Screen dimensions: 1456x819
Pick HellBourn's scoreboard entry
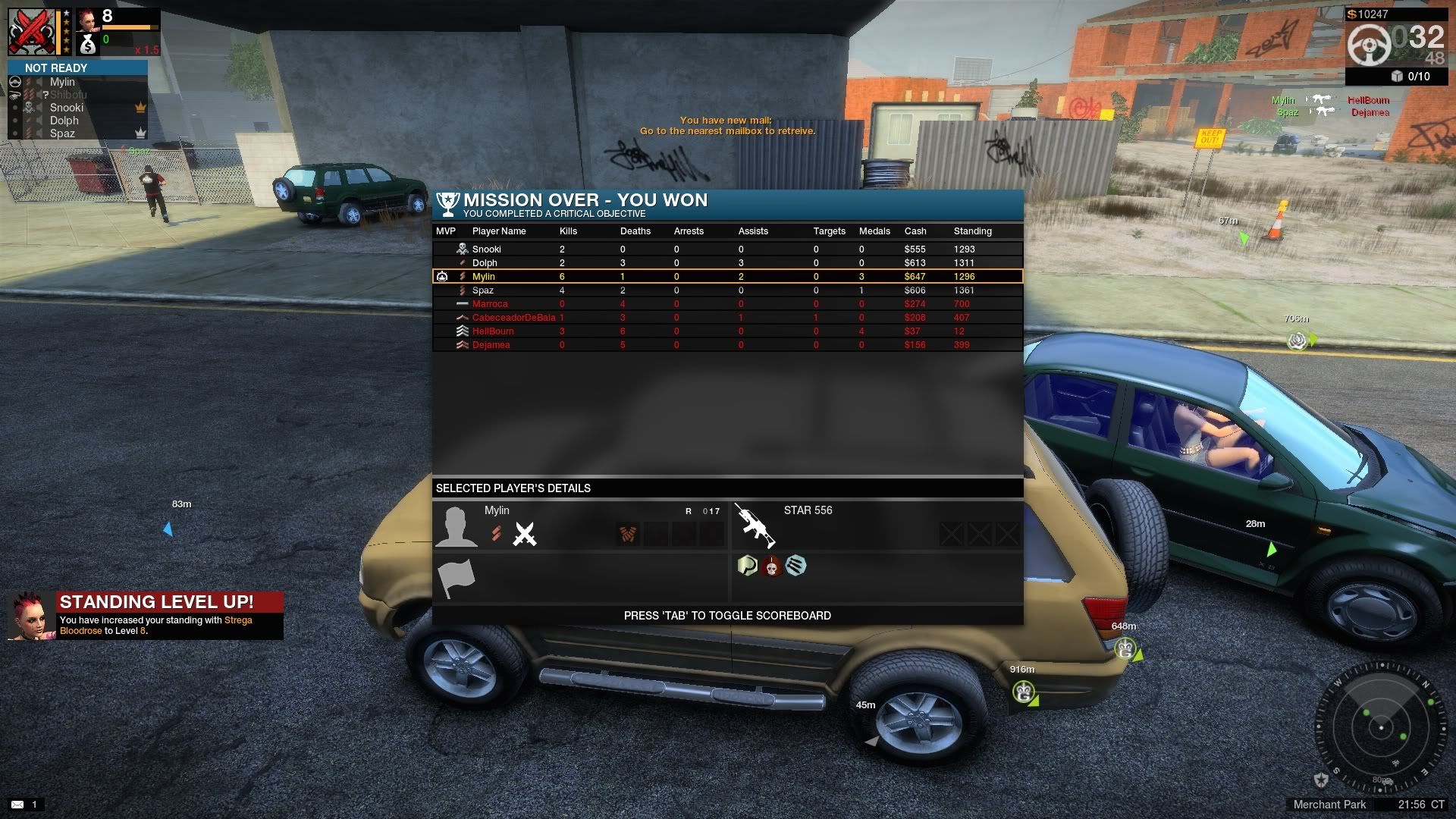tap(493, 331)
